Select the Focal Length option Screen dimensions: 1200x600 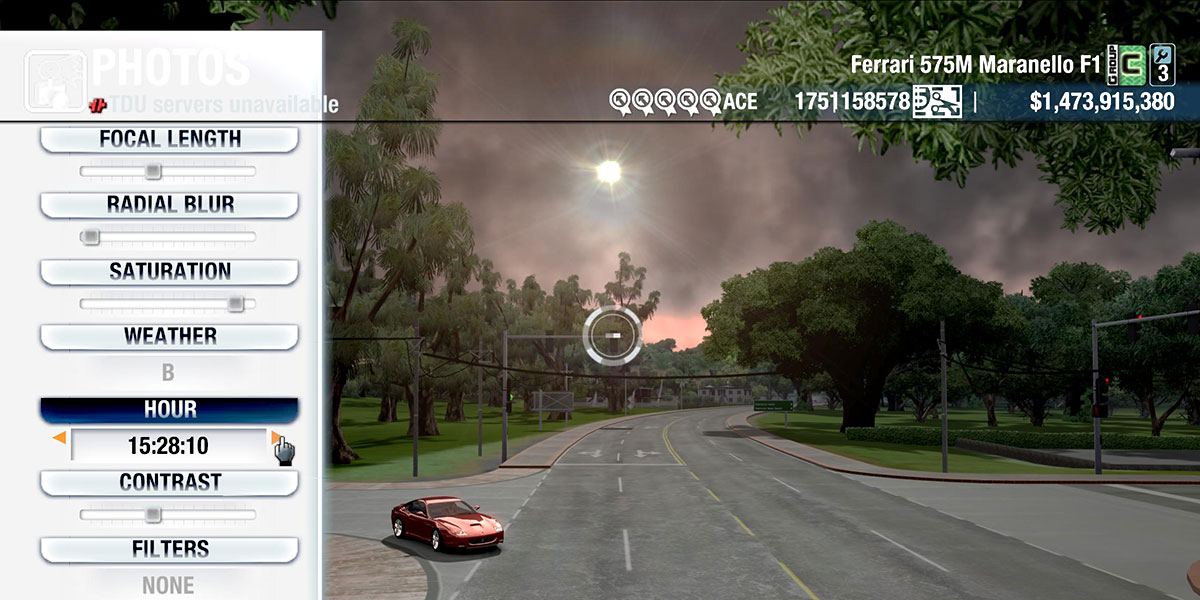(x=169, y=139)
